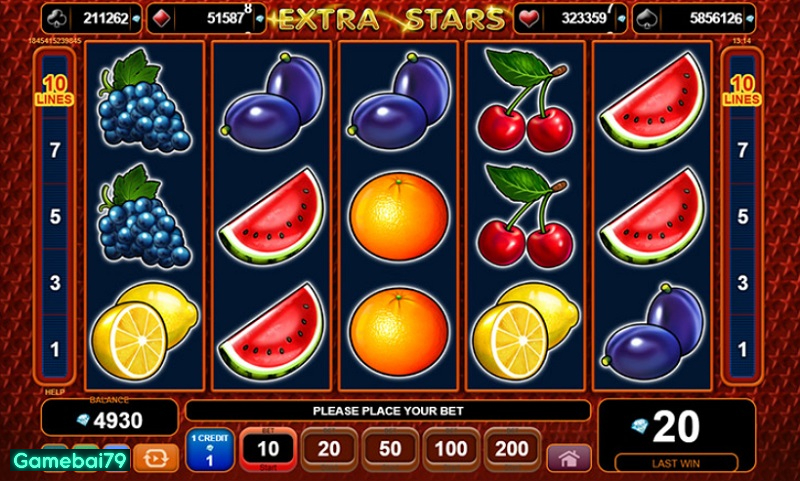The height and width of the screenshot is (481, 800).
Task: Bet the maximum 200 credits
Action: (x=511, y=450)
